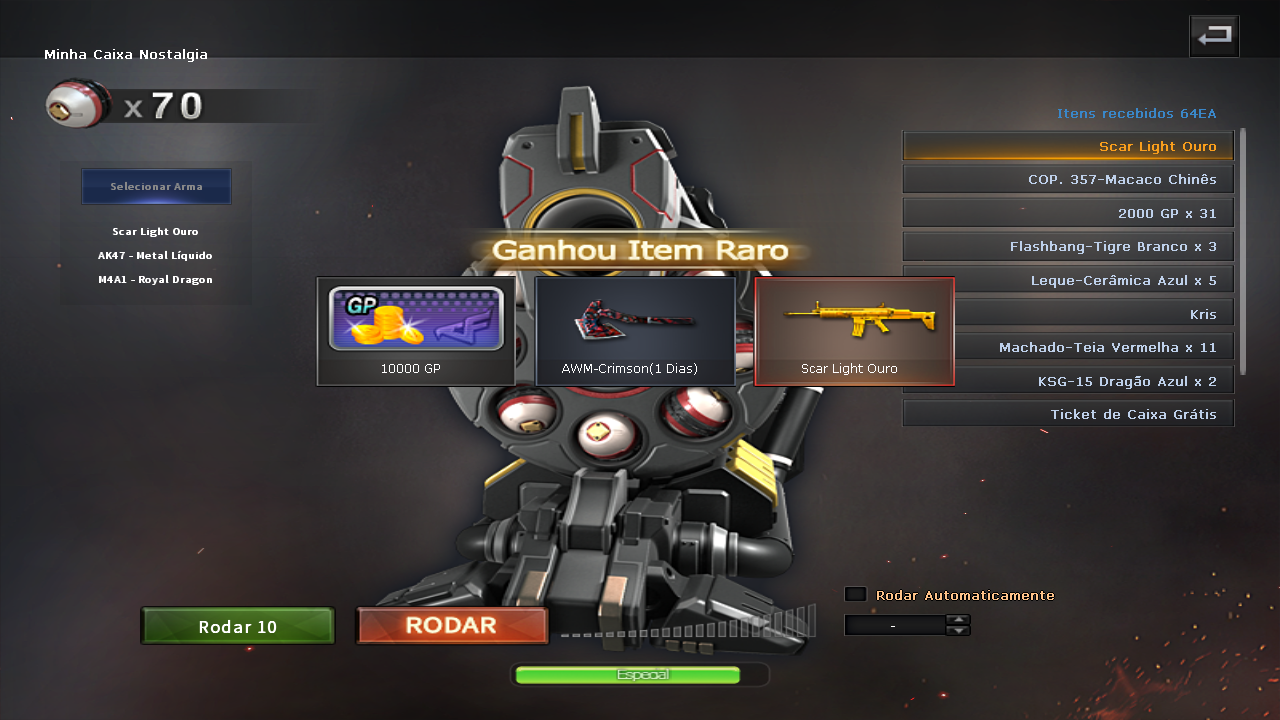
Task: Choose M4A1 - Royal Dragon weapon option
Action: tap(155, 280)
